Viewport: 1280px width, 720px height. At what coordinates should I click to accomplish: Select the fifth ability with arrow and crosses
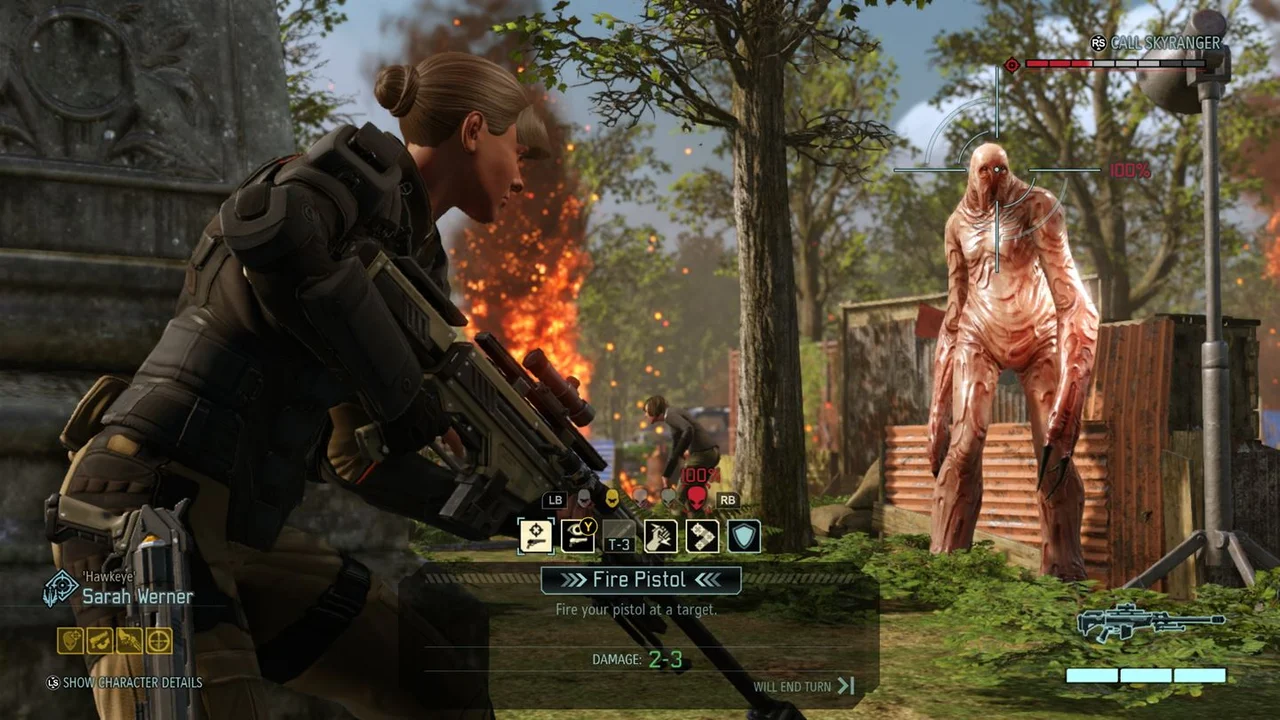[x=702, y=537]
